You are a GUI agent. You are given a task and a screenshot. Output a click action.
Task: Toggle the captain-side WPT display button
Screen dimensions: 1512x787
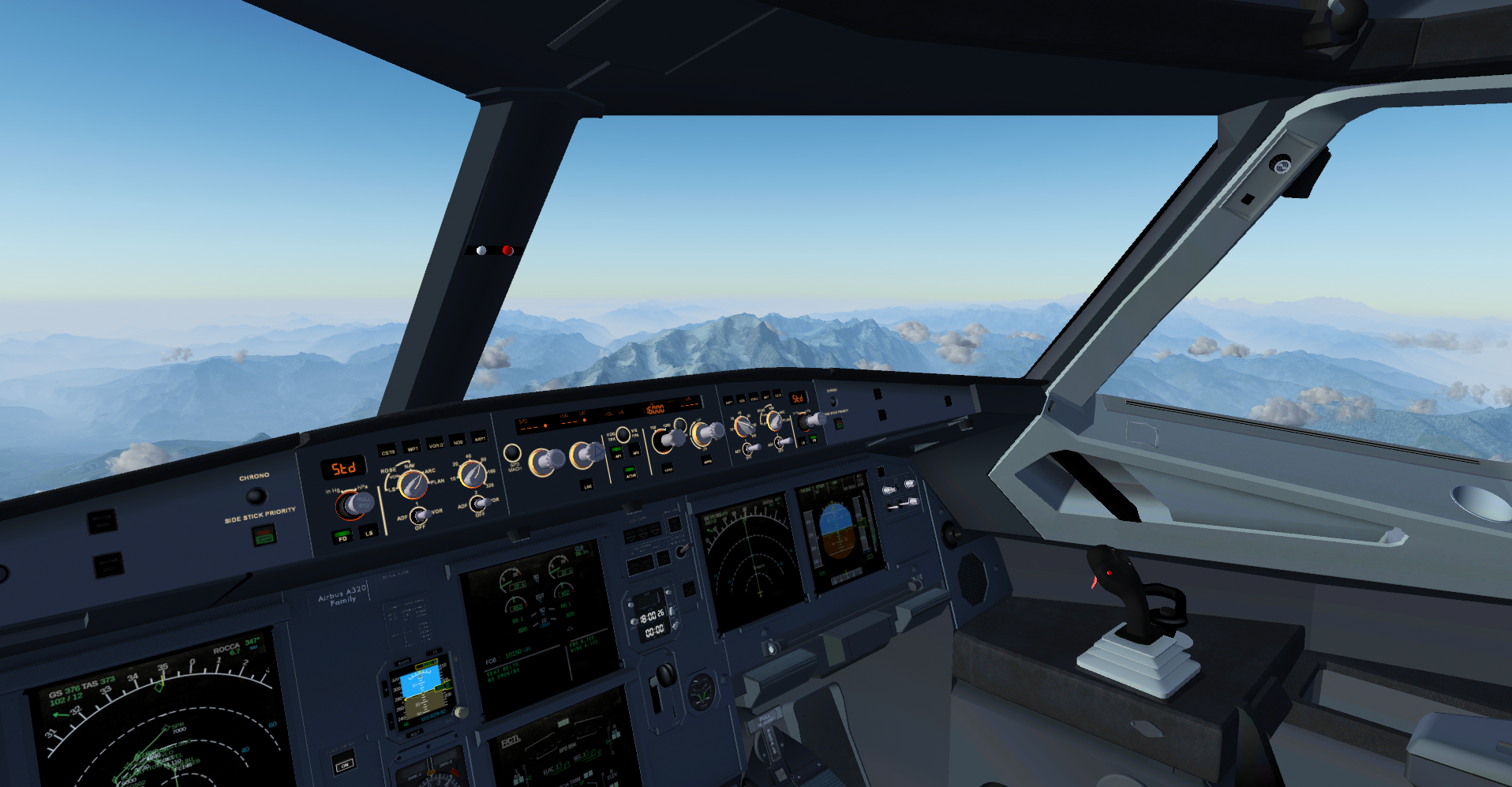(412, 447)
